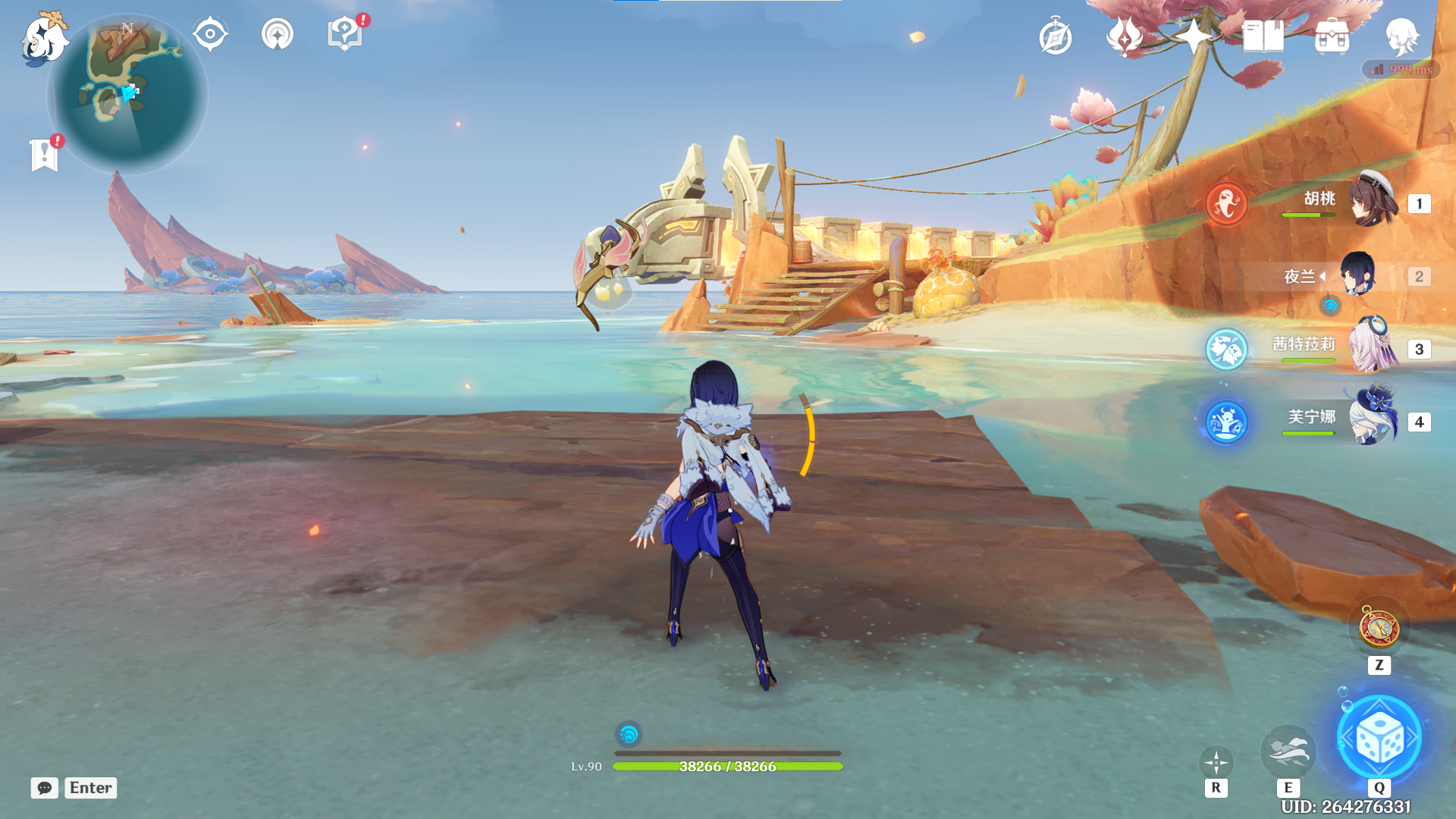Open the quest flag with exclamation mark

tap(45, 155)
